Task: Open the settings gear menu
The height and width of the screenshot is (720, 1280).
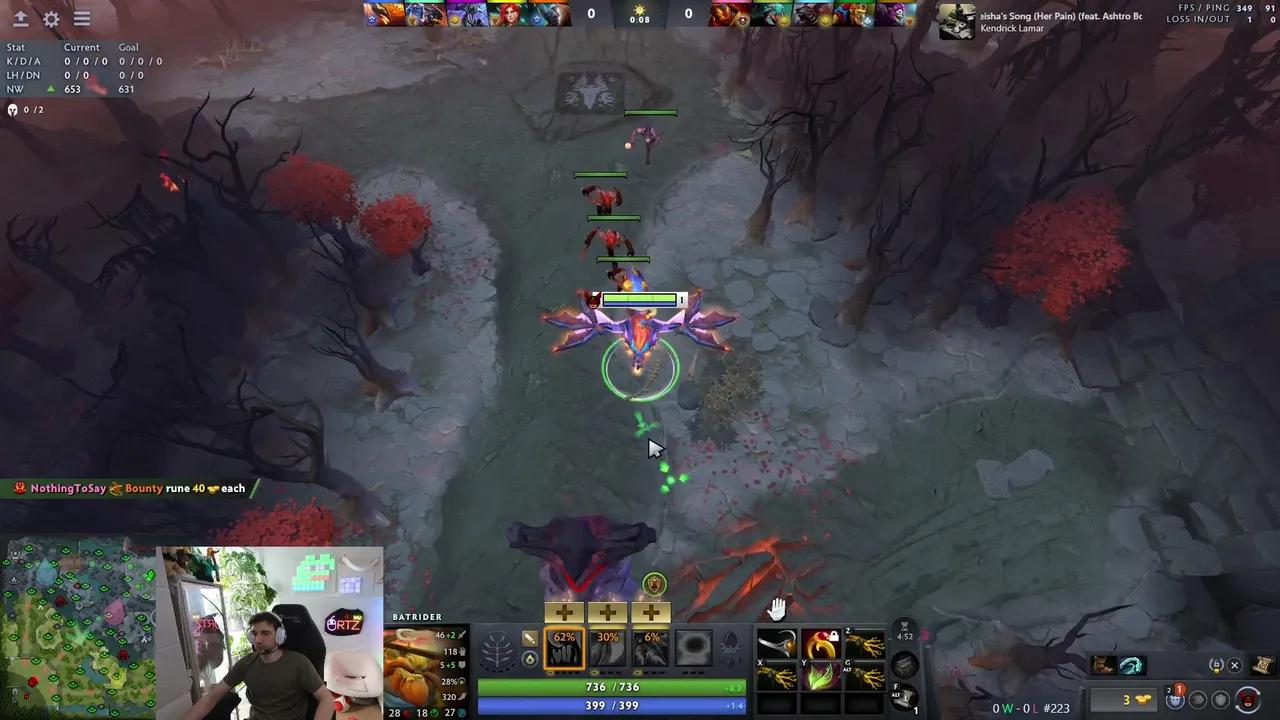Action: click(52, 18)
